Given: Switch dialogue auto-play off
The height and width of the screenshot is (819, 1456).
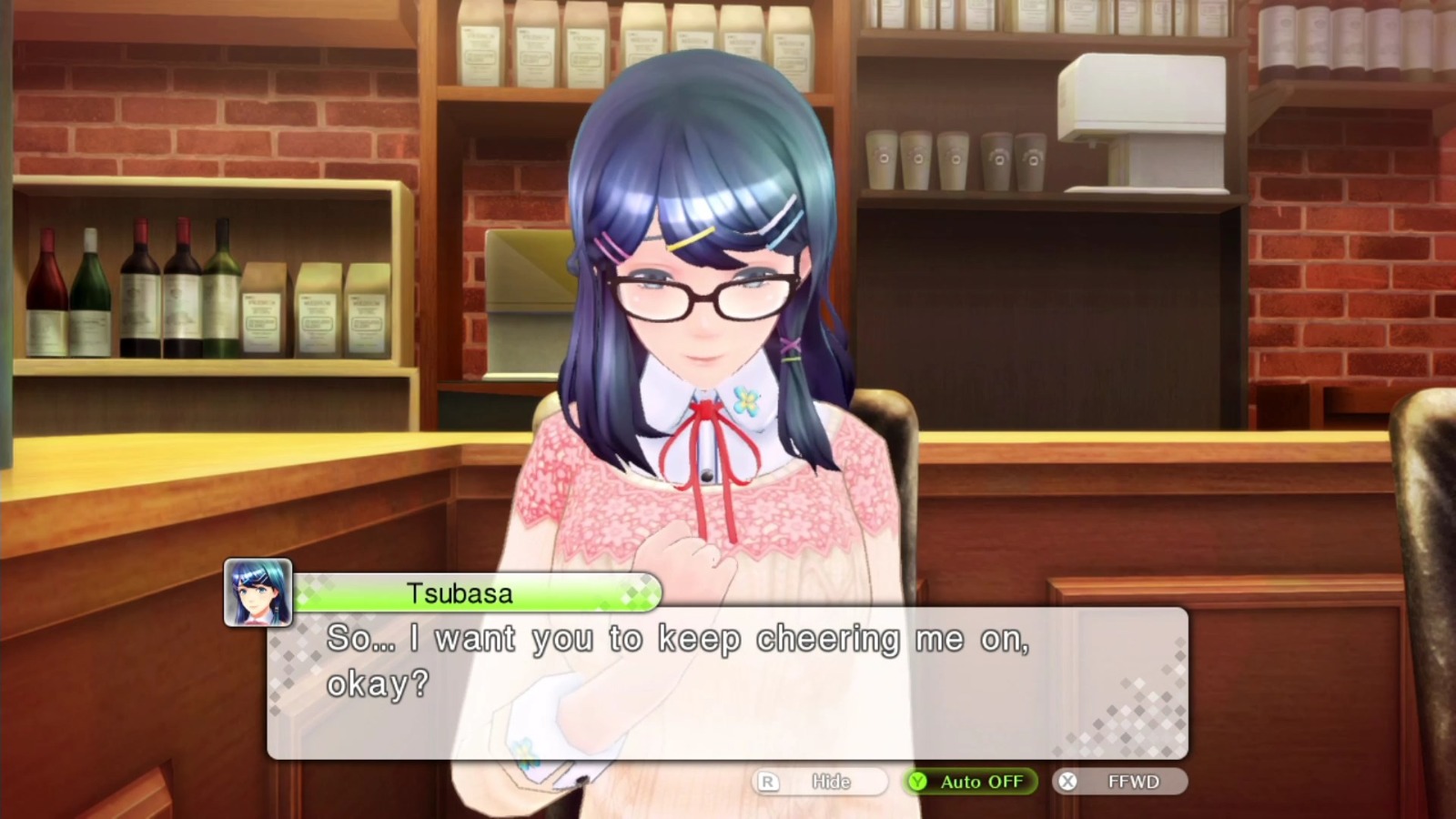Looking at the screenshot, I should [969, 781].
